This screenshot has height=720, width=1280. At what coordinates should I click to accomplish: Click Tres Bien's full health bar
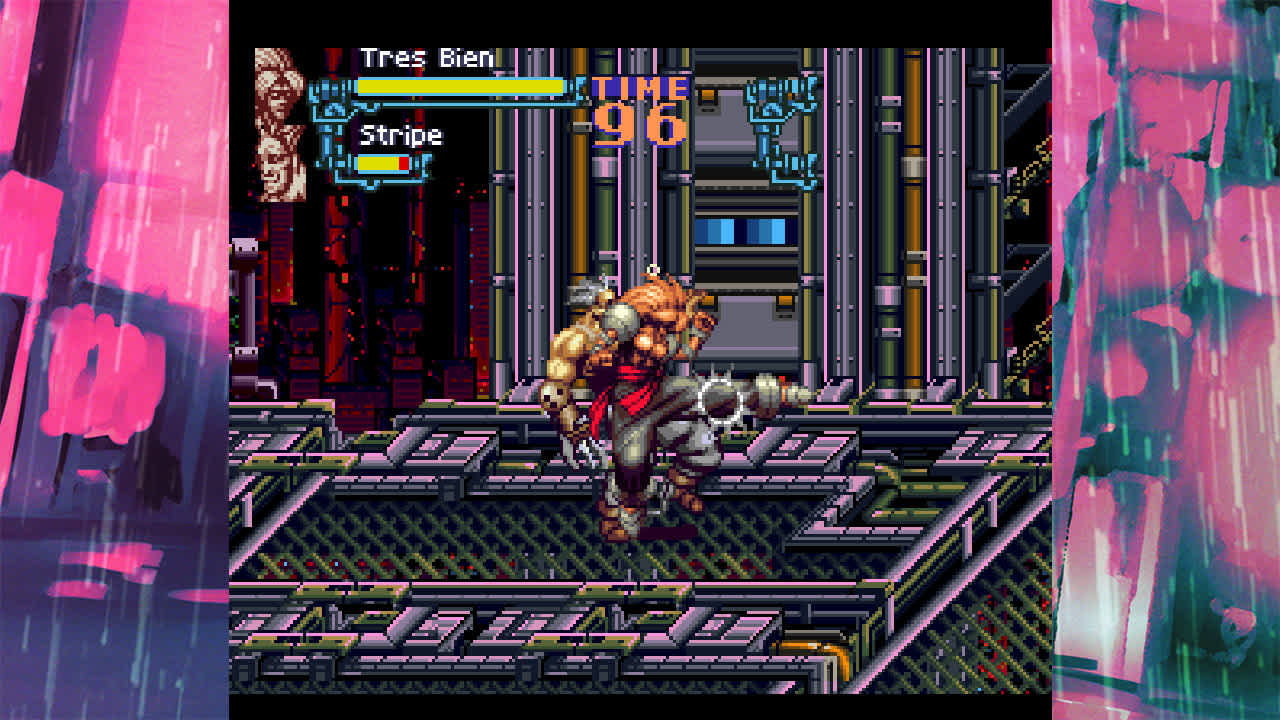(462, 86)
